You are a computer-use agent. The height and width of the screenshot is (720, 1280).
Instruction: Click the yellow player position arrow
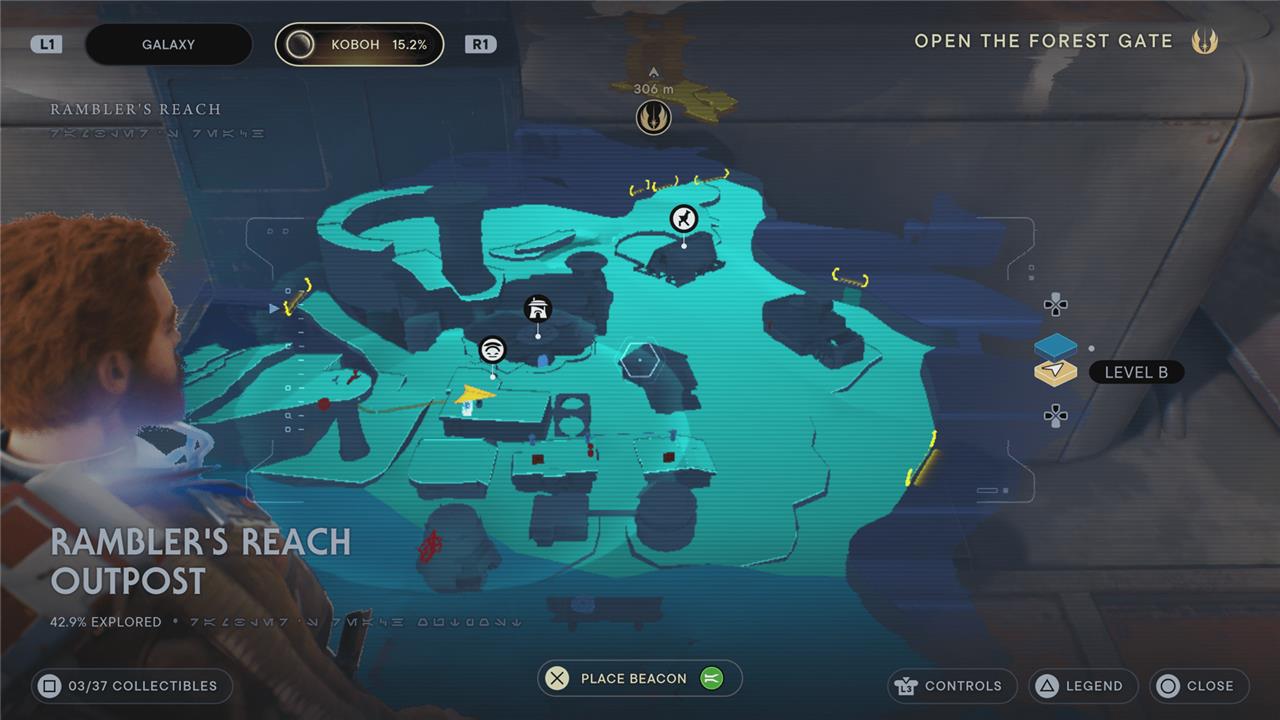pyautogui.click(x=473, y=397)
